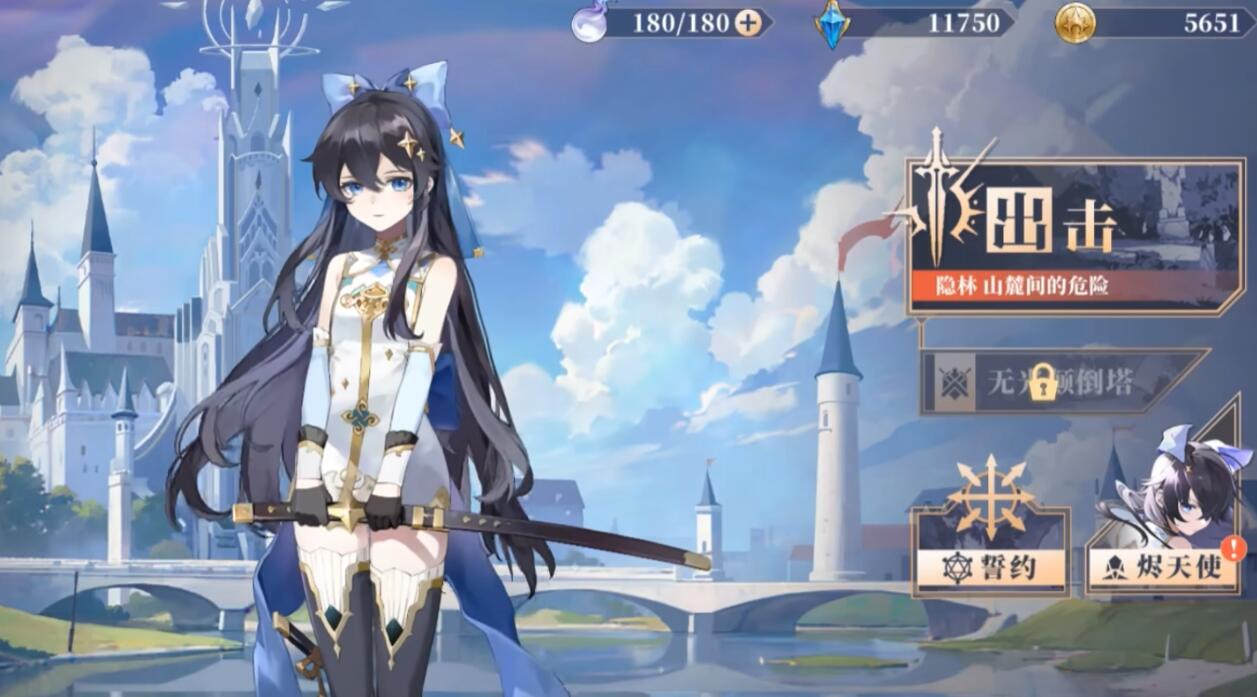The image size is (1257, 697).
Task: Open the 誓约 pact menu
Action: click(x=990, y=567)
